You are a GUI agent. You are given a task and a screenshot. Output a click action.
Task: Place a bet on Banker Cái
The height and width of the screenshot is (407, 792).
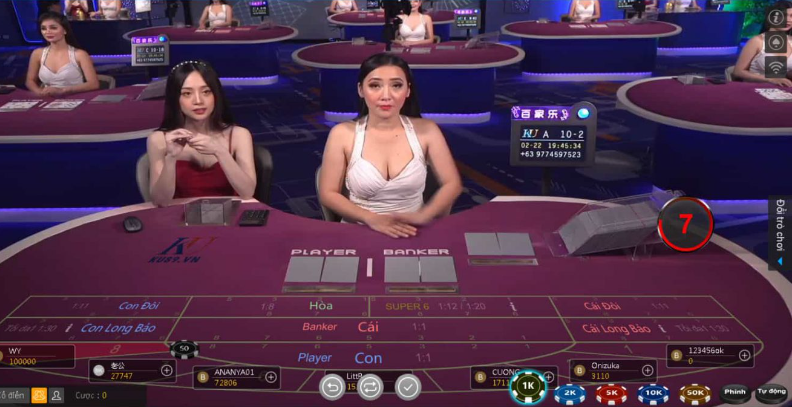pos(367,327)
